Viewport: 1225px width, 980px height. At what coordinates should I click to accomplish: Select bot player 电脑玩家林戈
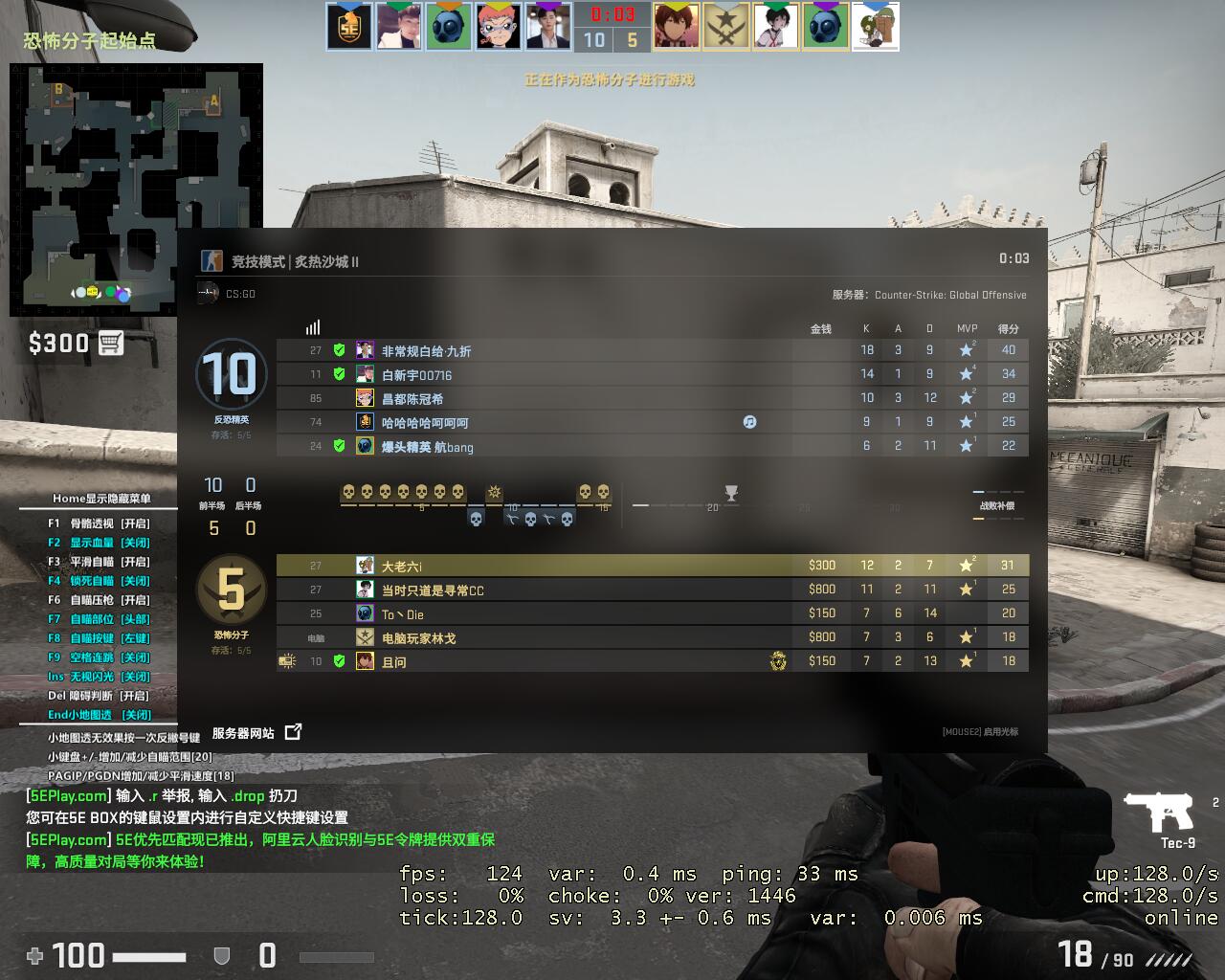click(x=418, y=638)
